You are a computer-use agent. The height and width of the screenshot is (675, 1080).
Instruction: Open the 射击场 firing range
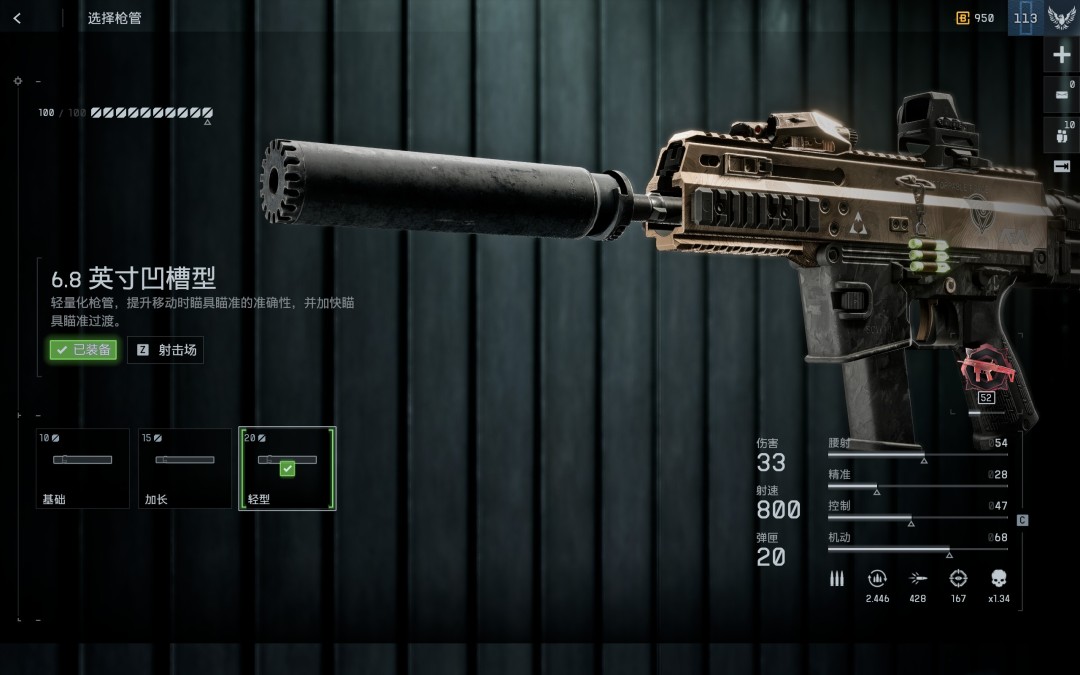point(166,350)
